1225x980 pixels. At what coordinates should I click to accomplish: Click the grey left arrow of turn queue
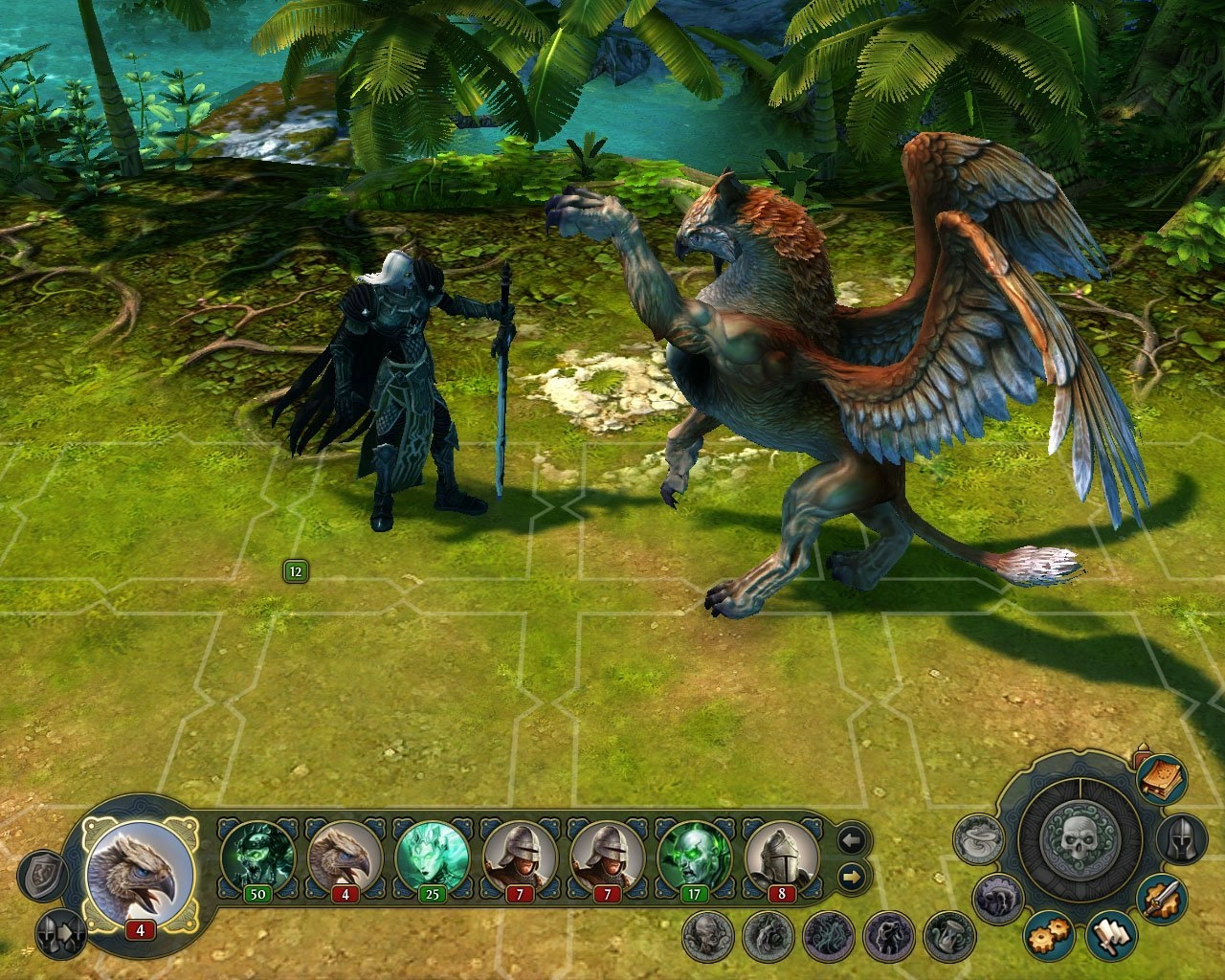pyautogui.click(x=852, y=841)
